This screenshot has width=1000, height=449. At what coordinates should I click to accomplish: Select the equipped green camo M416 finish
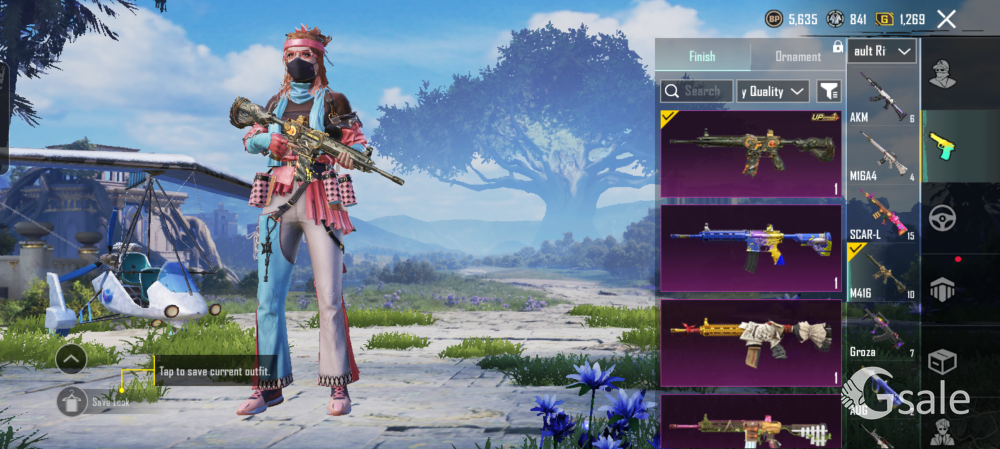(750, 153)
